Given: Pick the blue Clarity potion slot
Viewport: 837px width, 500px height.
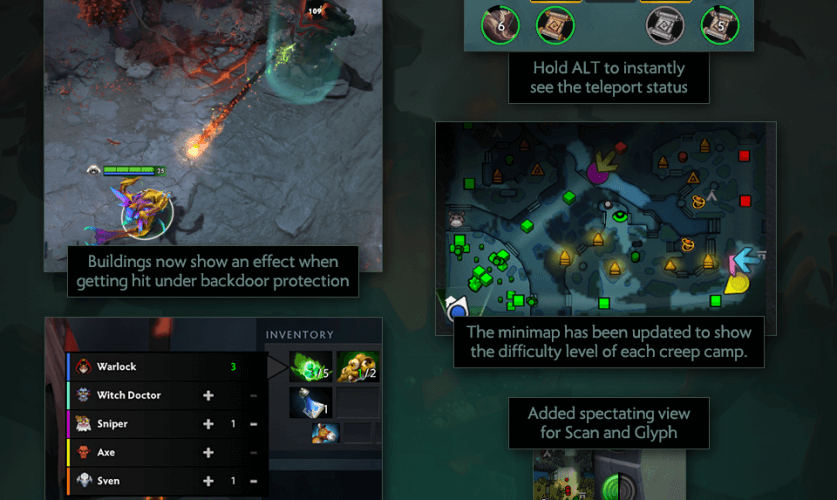Looking at the screenshot, I should pos(309,402).
